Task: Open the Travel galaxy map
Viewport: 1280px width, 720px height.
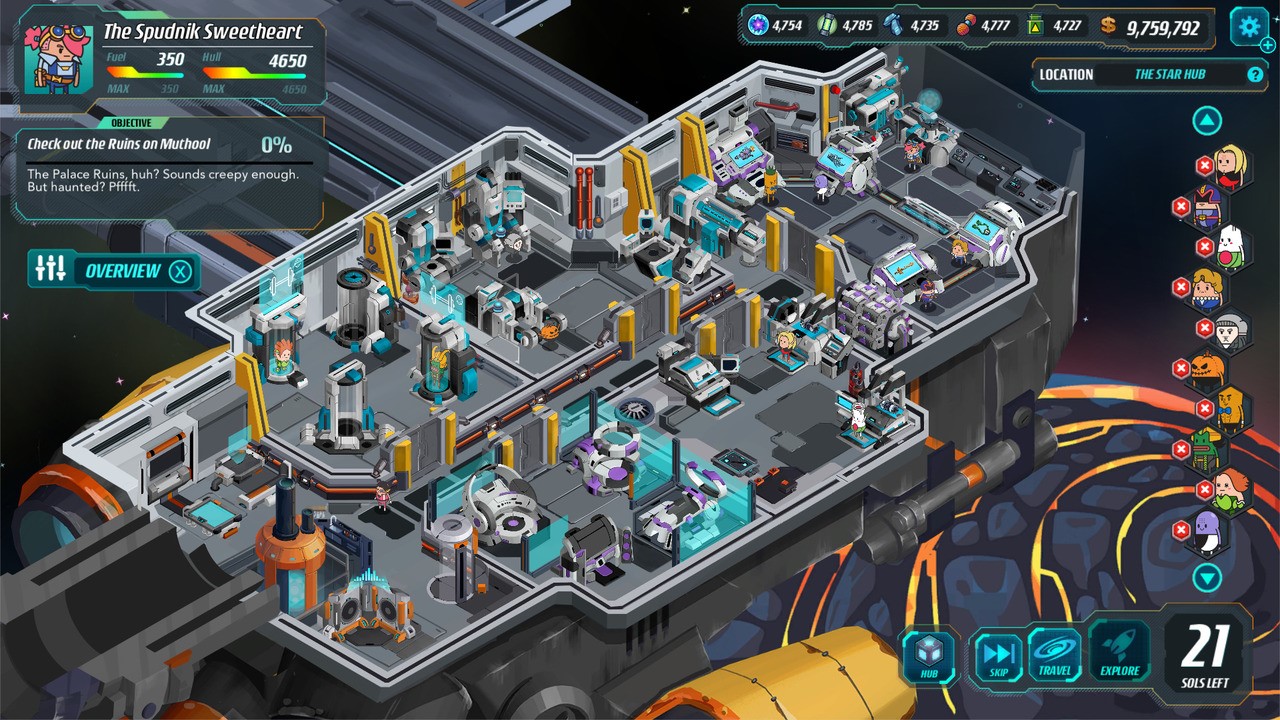Action: tap(1055, 655)
